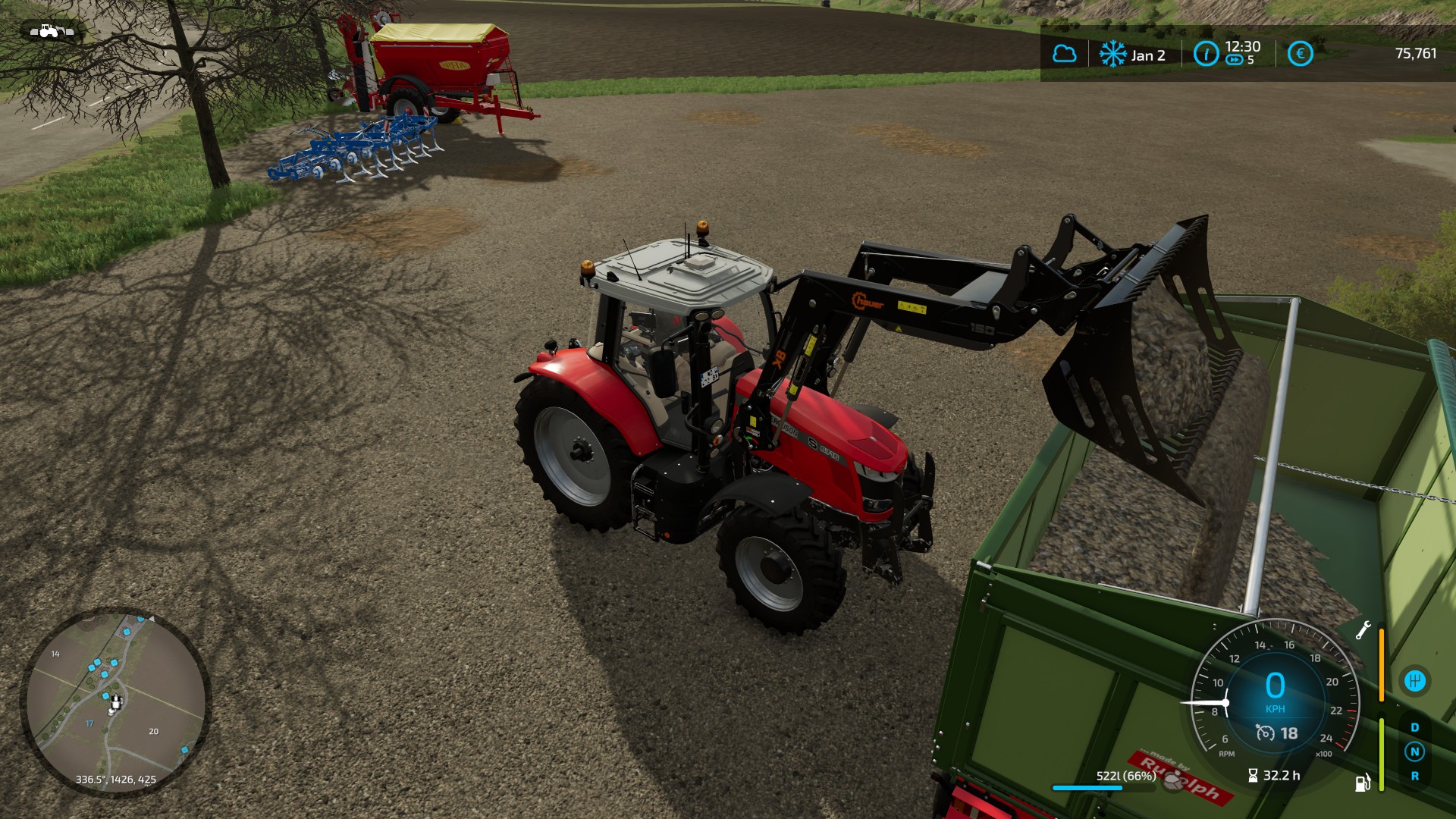Select the blue clock icon
Screen dimensions: 1456x819
(x=1206, y=54)
